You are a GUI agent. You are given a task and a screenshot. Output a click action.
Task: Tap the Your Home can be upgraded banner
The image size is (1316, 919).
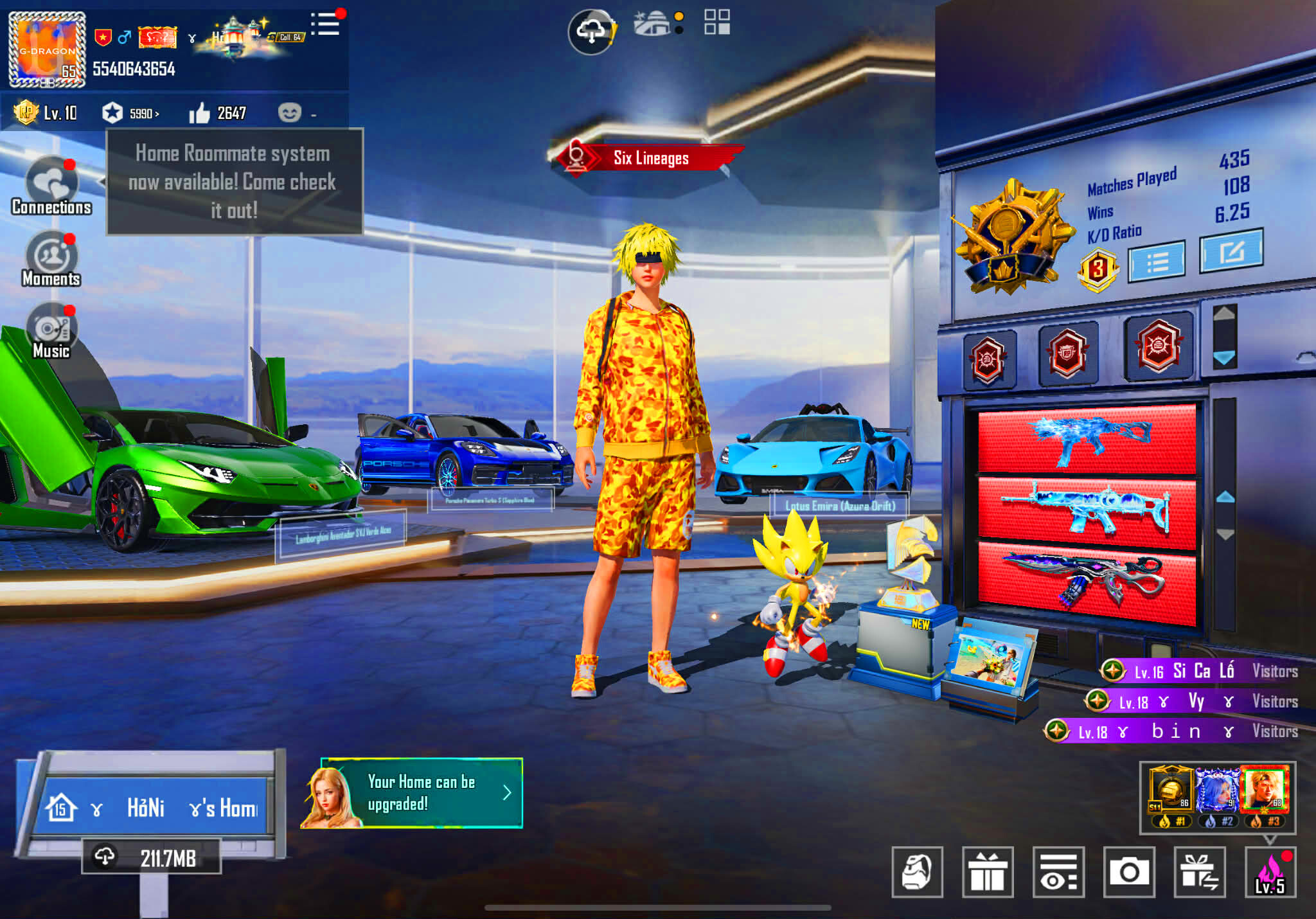[421, 793]
